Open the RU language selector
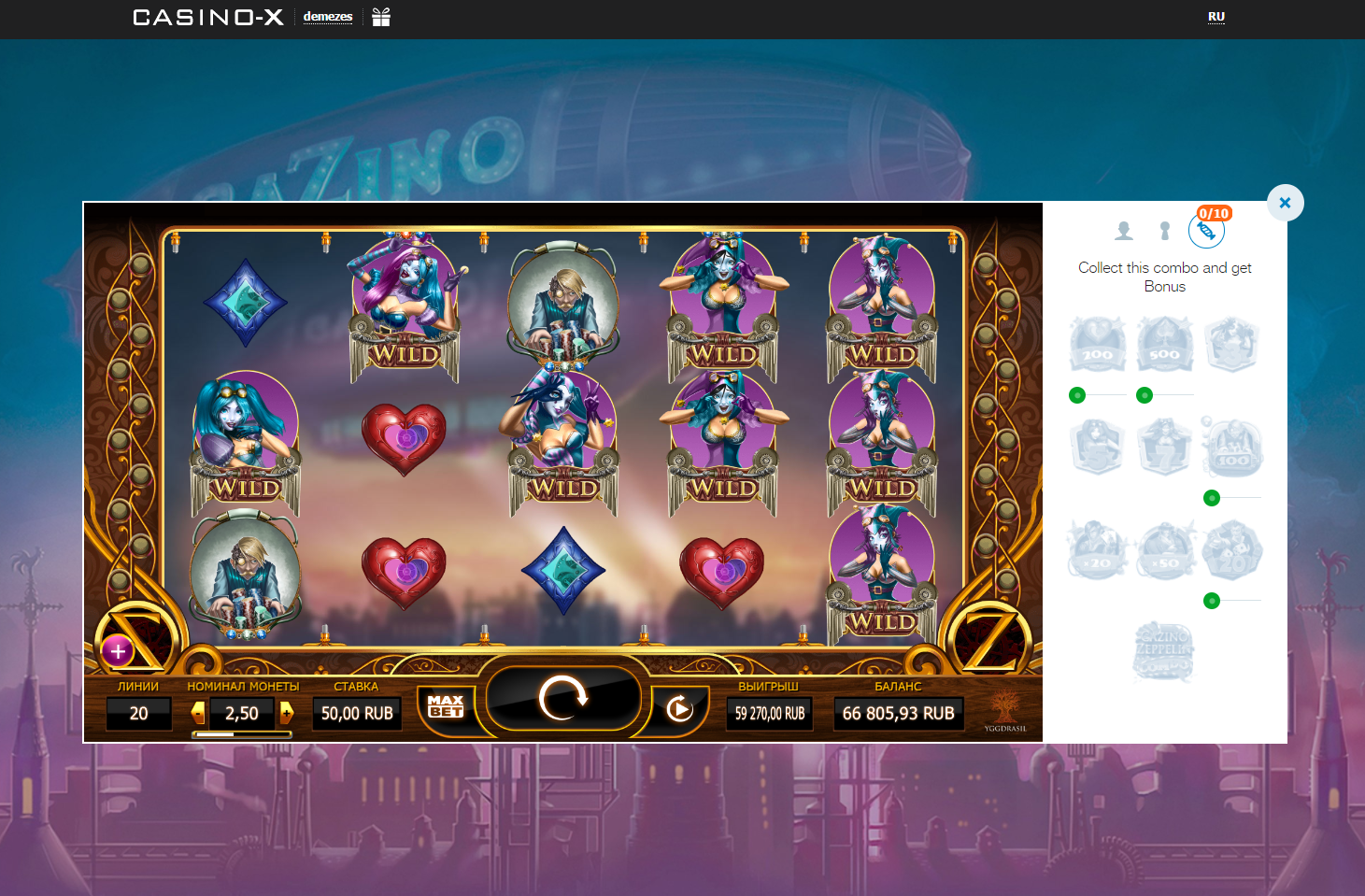Viewport: 1365px width, 896px height. 1216,16
